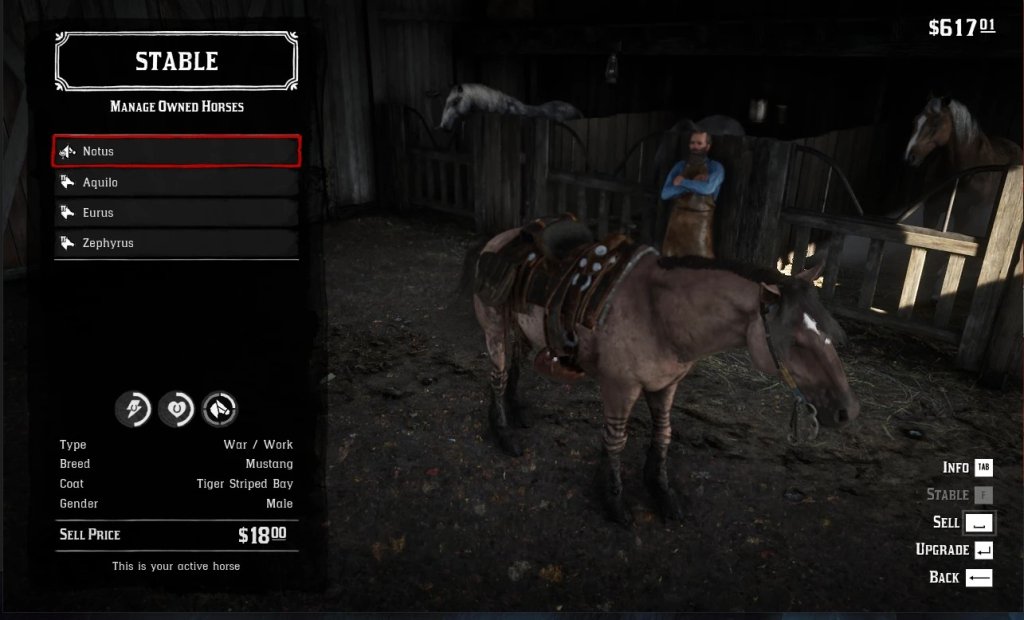1024x620 pixels.
Task: Select the Eurus horse entry
Action: point(176,212)
